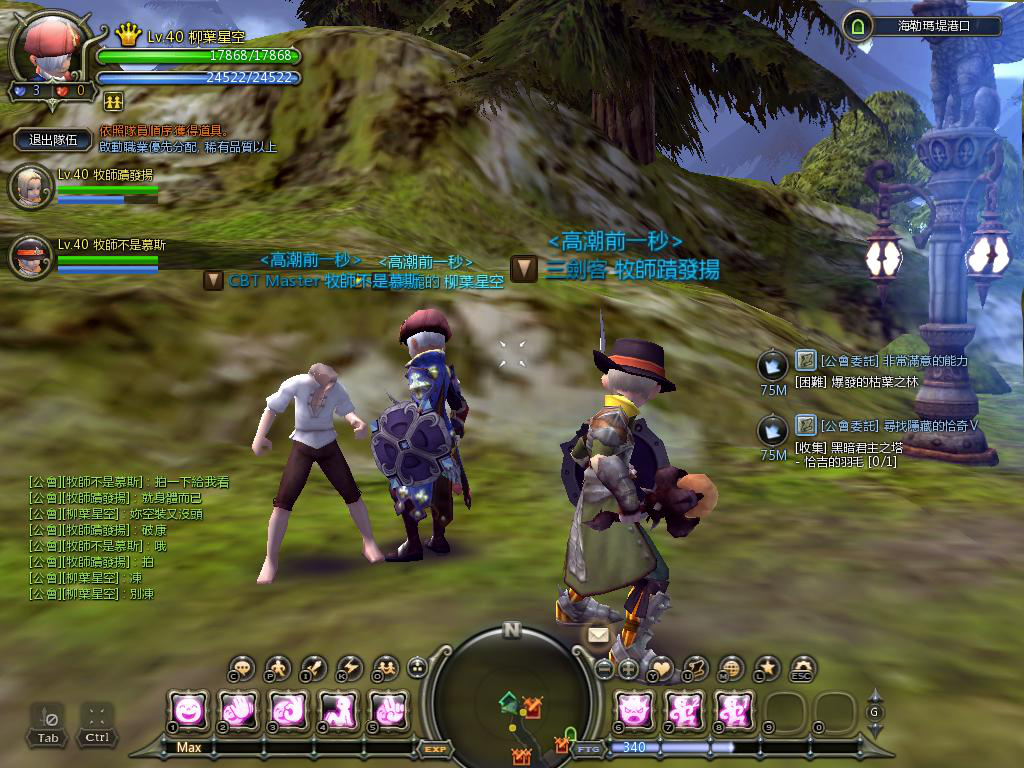
Task: Open the 海勒瑪堤港口 location button
Action: [x=920, y=26]
